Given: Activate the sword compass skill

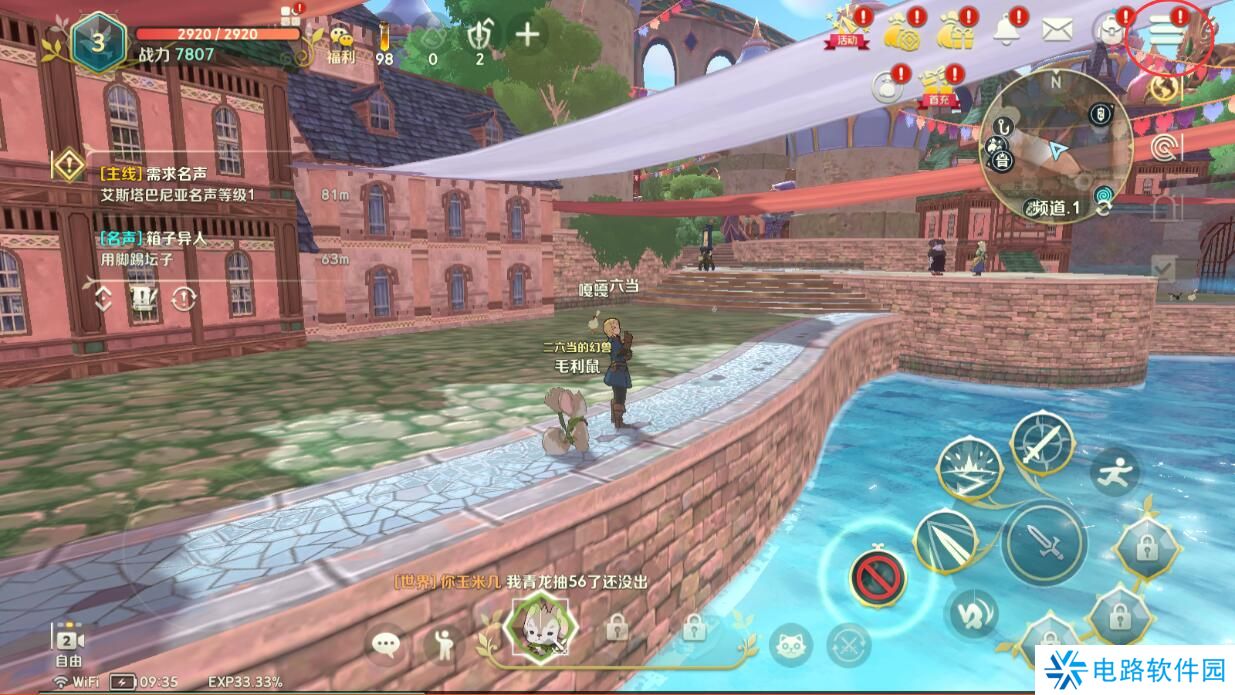Looking at the screenshot, I should click(x=1041, y=443).
